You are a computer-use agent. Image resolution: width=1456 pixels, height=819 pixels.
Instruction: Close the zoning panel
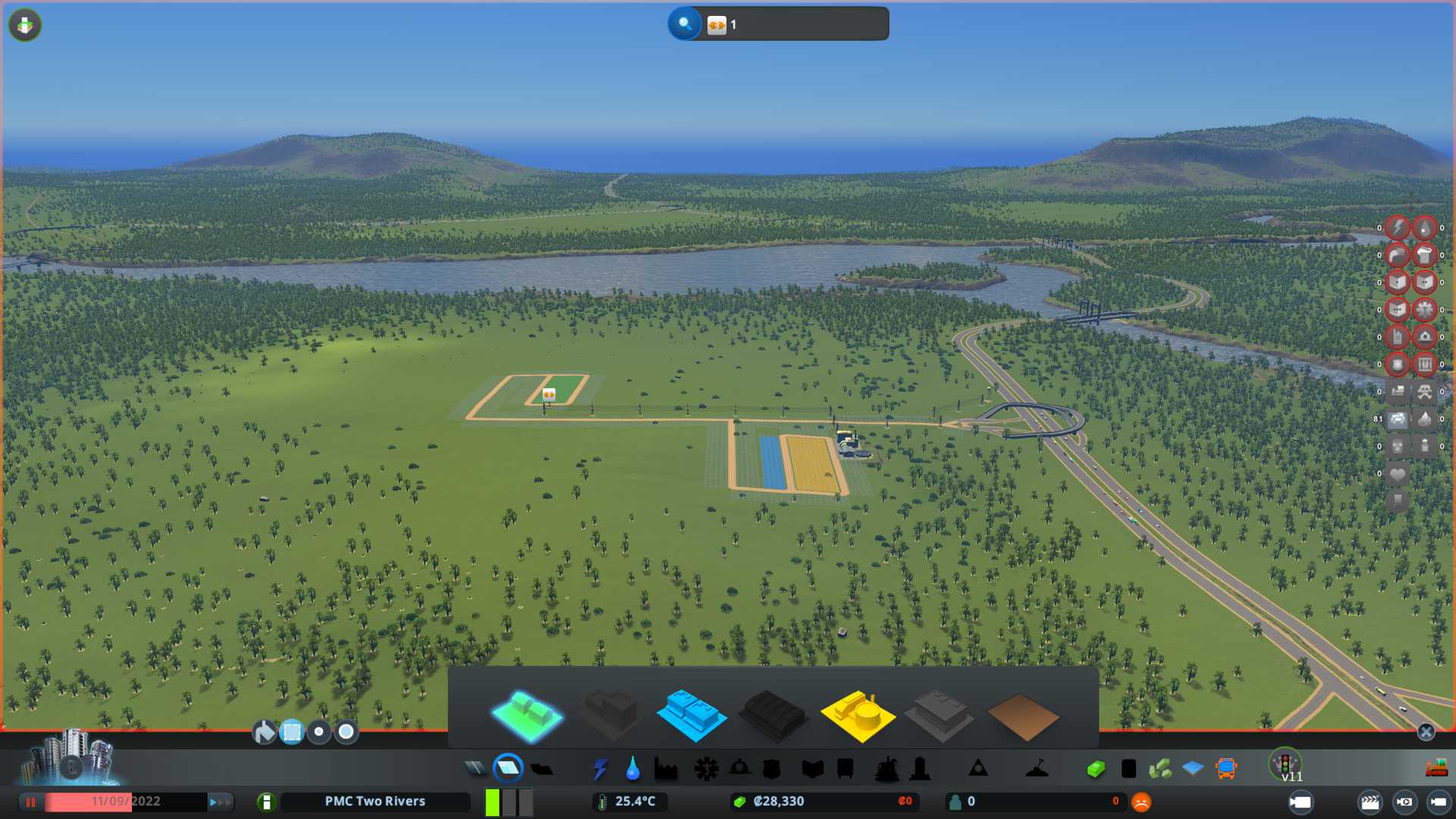pyautogui.click(x=1426, y=732)
